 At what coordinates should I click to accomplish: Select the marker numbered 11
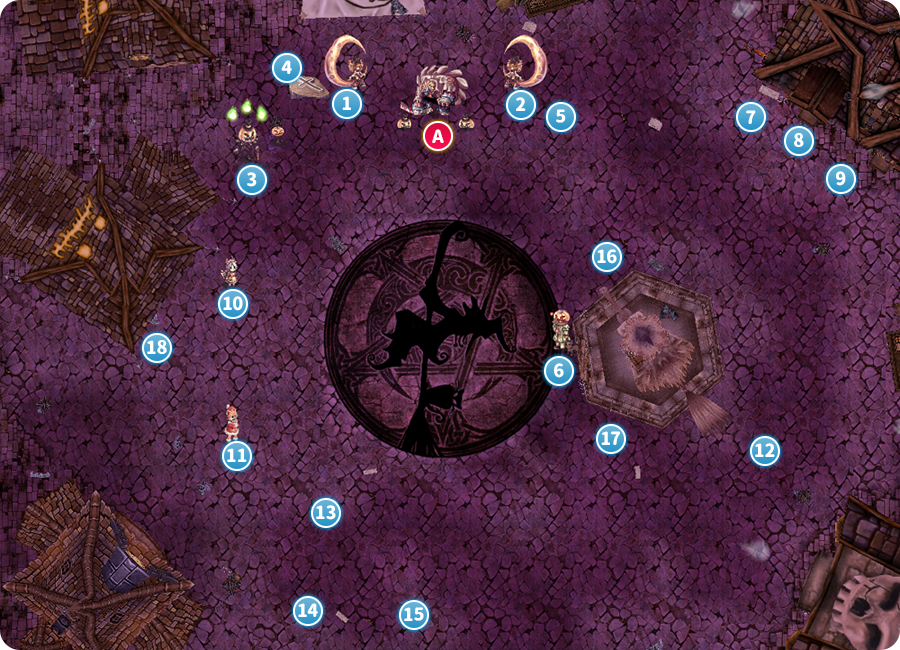click(x=236, y=456)
